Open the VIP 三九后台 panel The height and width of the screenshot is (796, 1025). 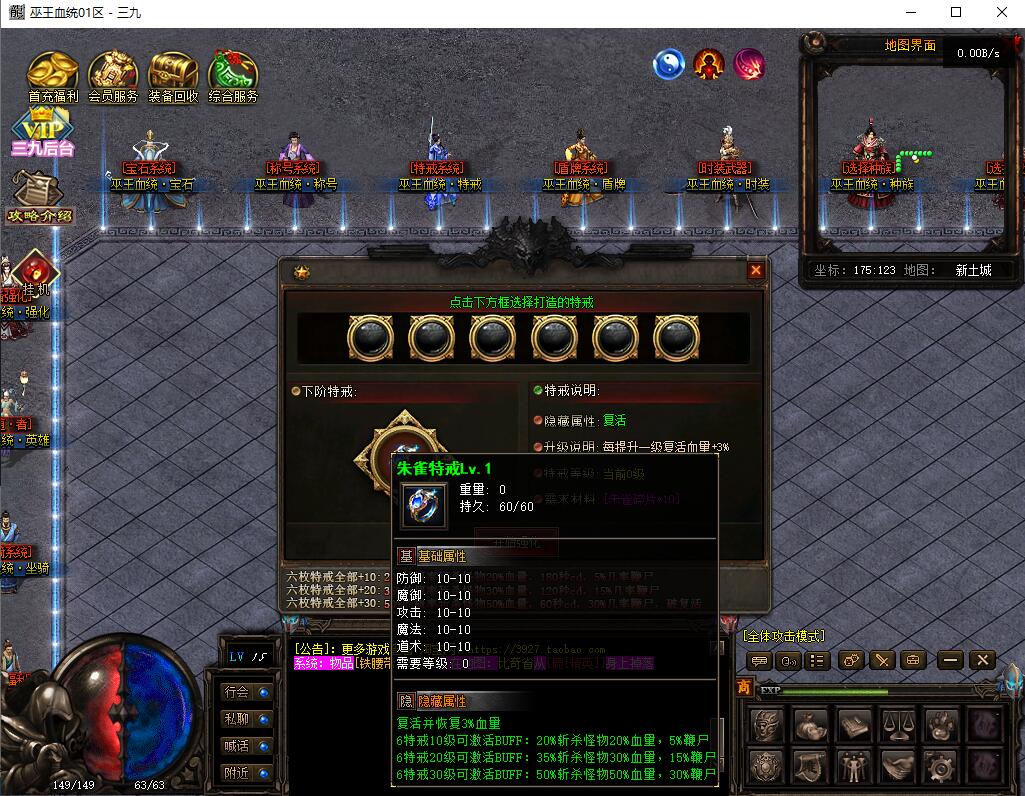click(42, 135)
